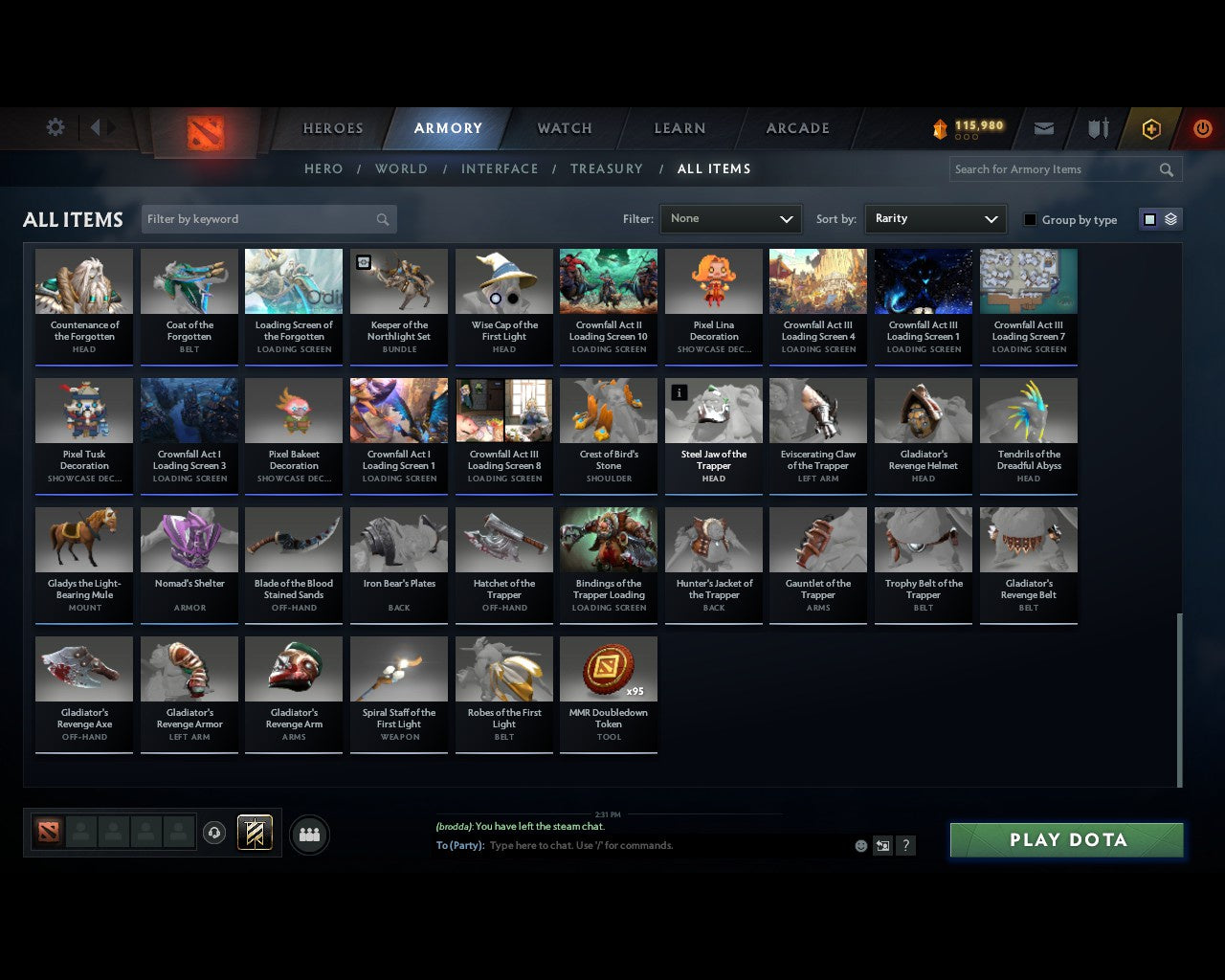Click the friends list icon near party slots

point(308,835)
